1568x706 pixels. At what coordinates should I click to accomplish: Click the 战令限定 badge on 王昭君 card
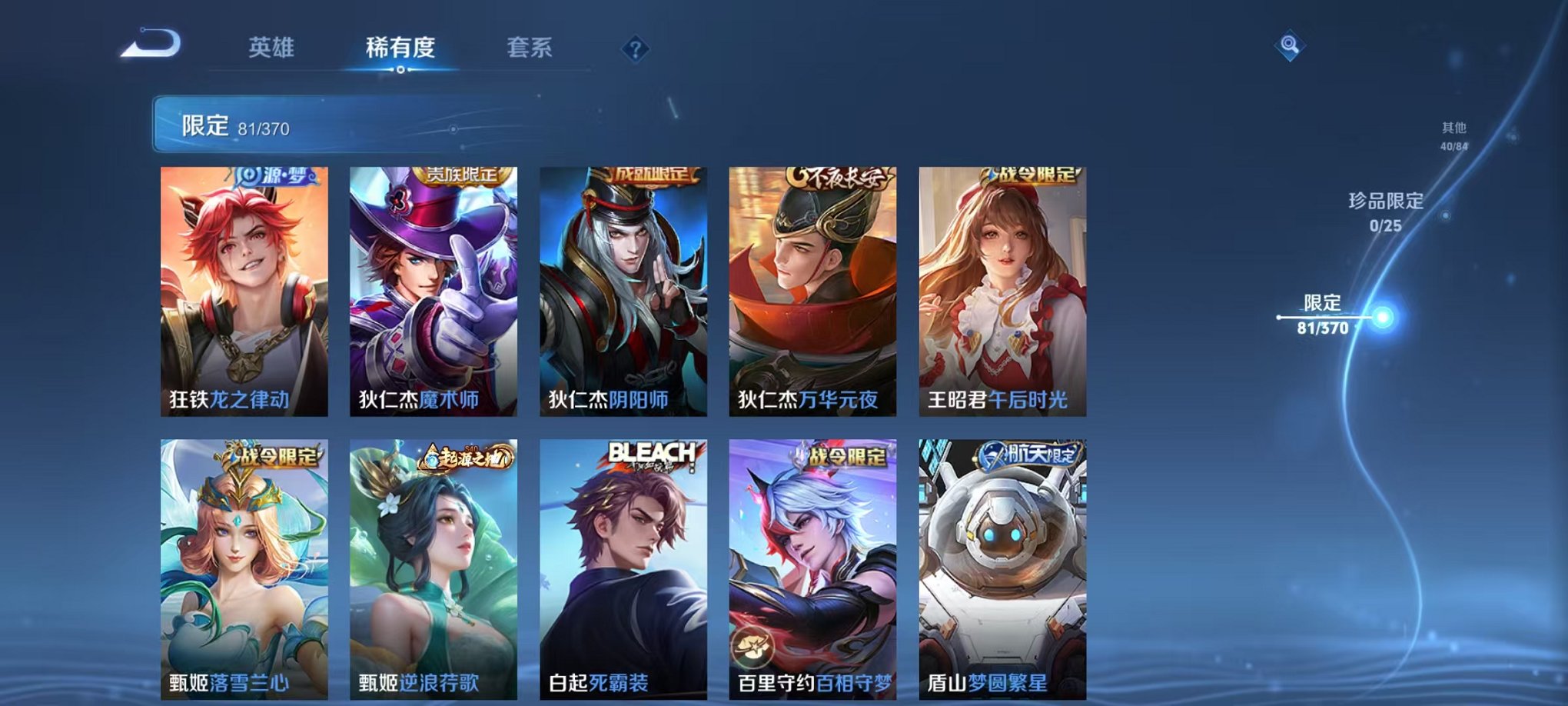[x=1028, y=177]
